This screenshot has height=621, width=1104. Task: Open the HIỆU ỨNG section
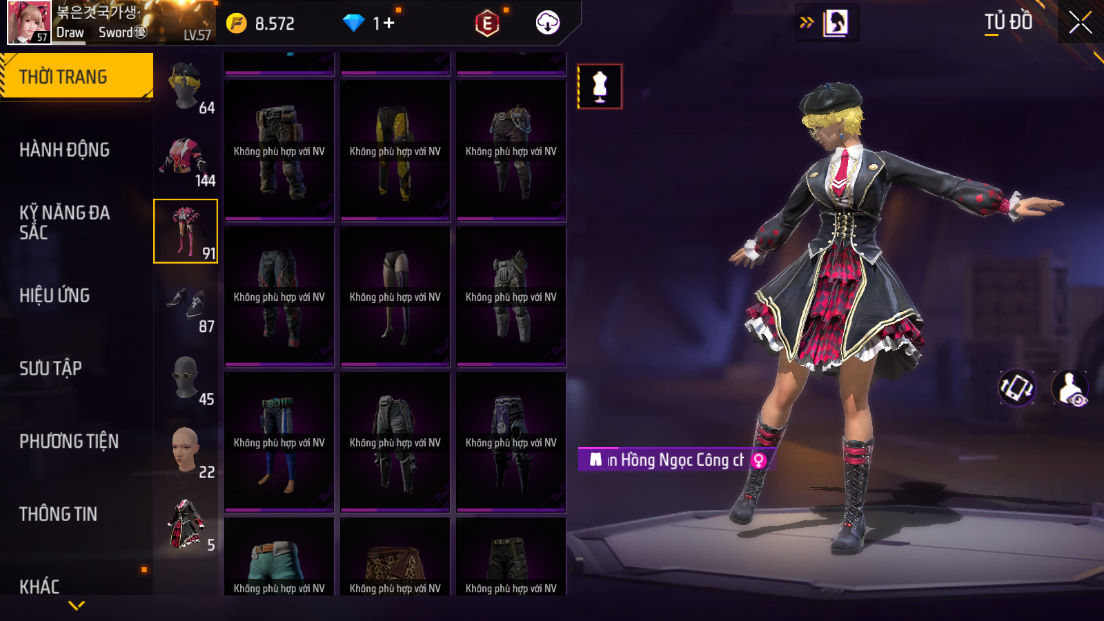pos(55,296)
